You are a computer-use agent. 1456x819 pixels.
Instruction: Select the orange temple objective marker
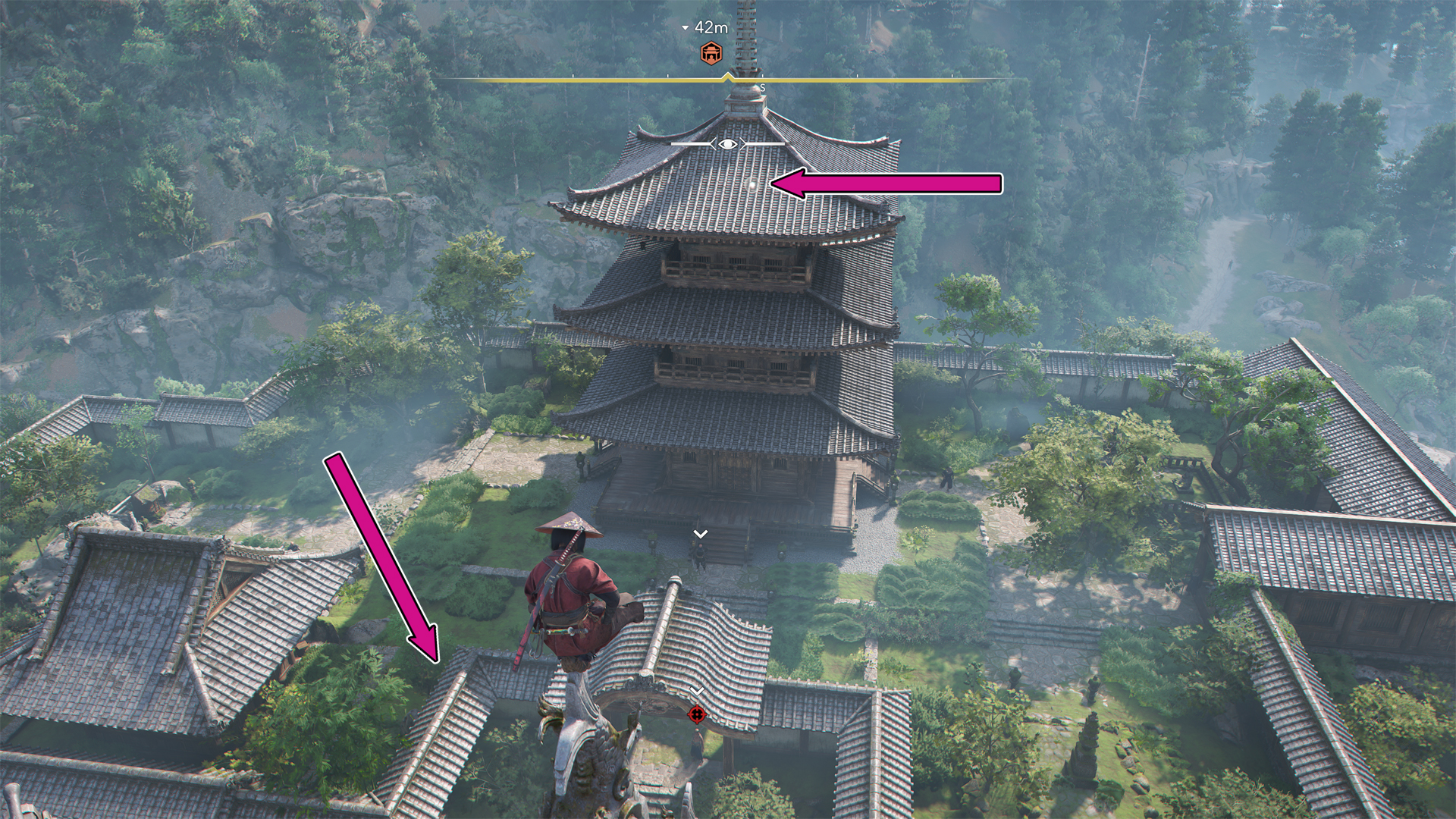click(711, 53)
